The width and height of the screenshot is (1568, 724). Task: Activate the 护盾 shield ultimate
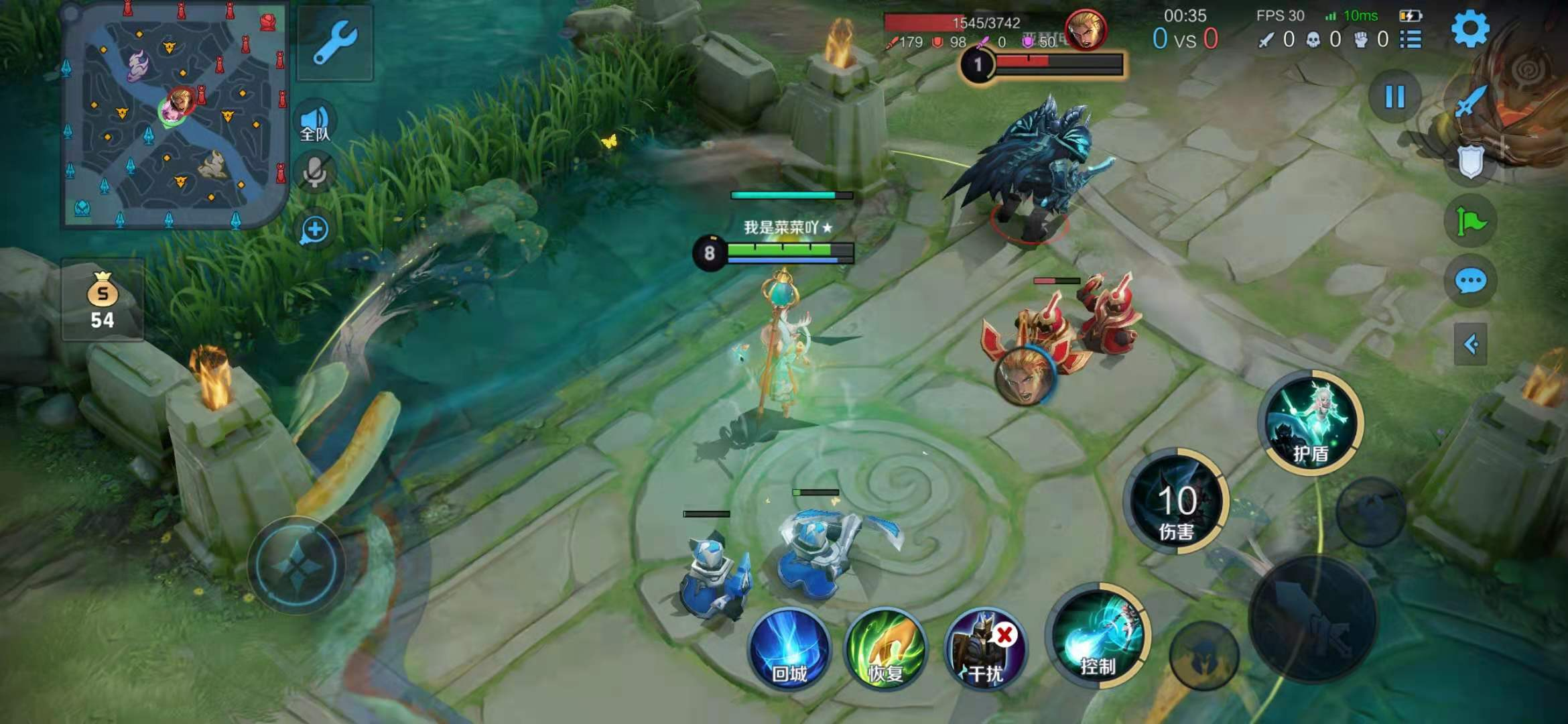[x=1311, y=424]
